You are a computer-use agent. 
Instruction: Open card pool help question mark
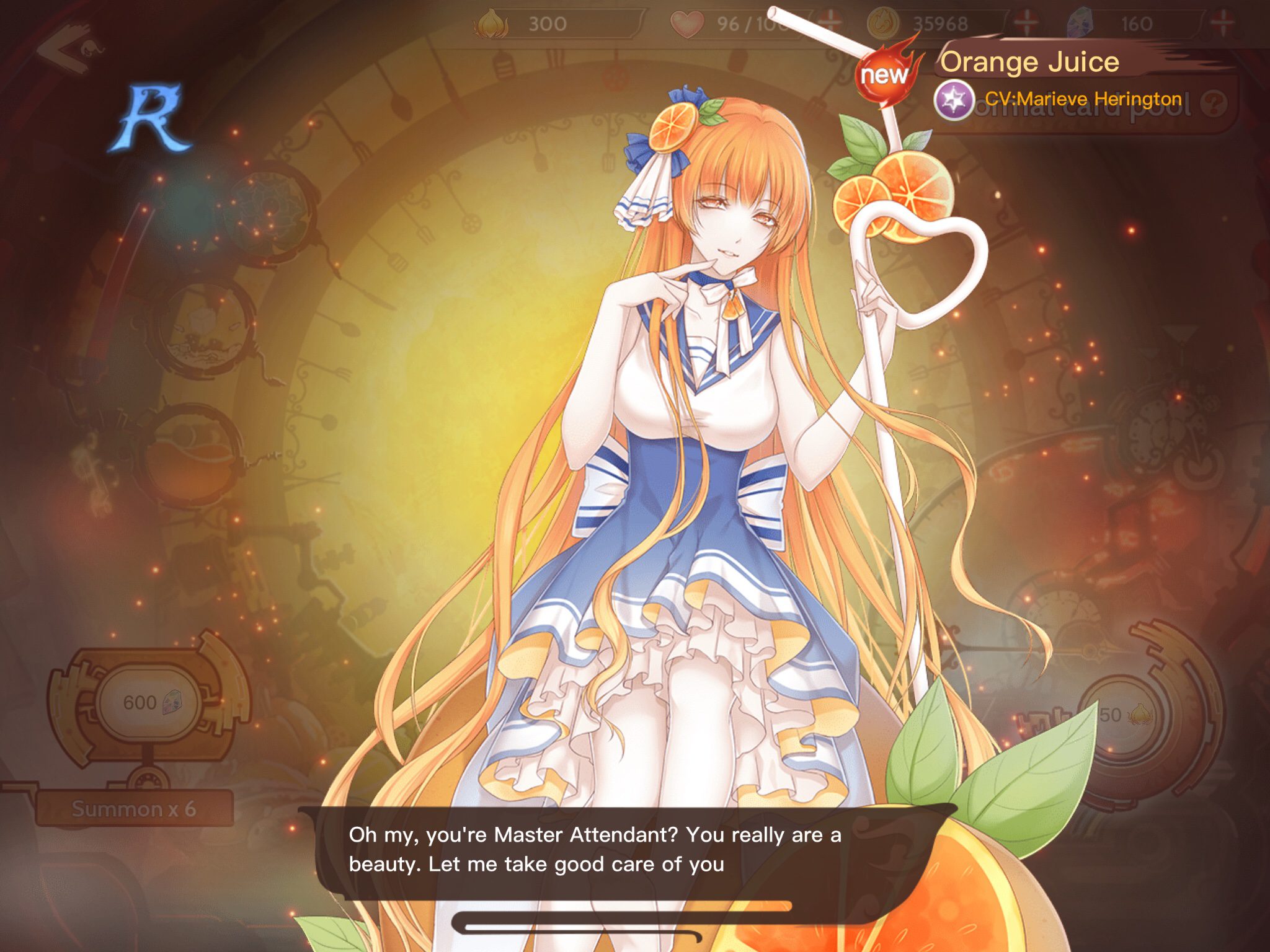click(x=1213, y=104)
